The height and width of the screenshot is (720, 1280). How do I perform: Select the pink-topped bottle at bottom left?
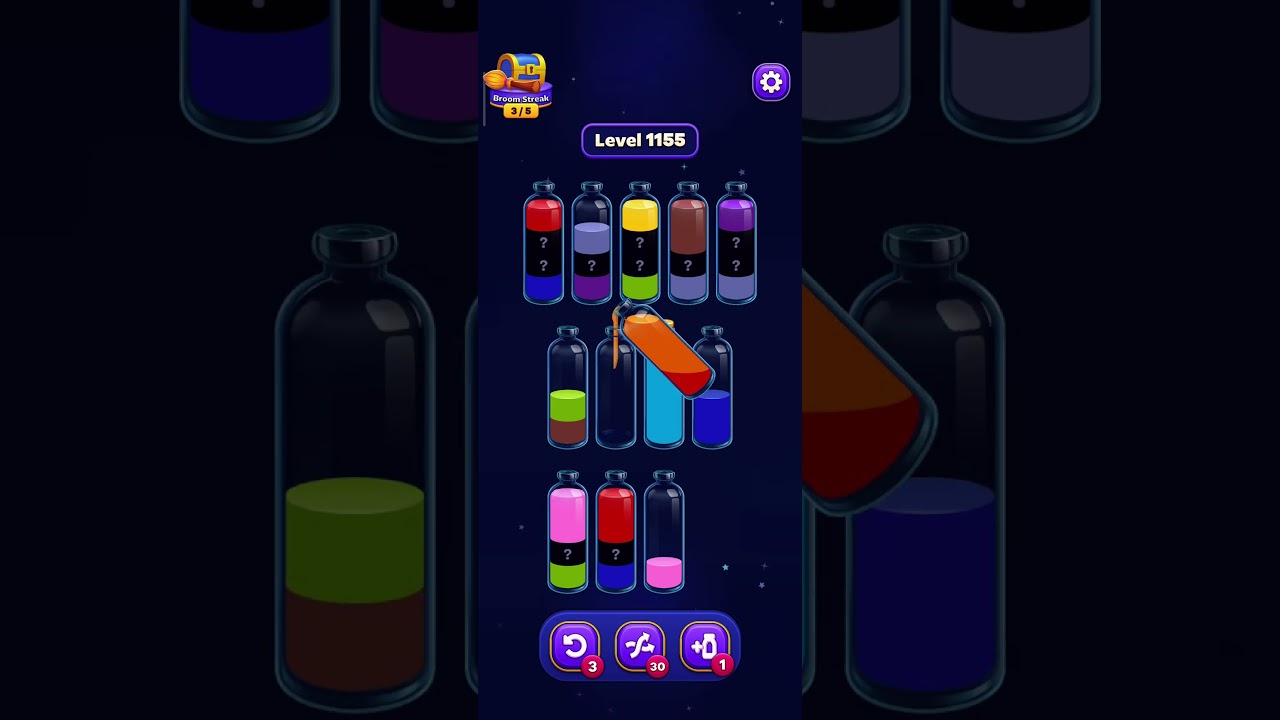[568, 535]
